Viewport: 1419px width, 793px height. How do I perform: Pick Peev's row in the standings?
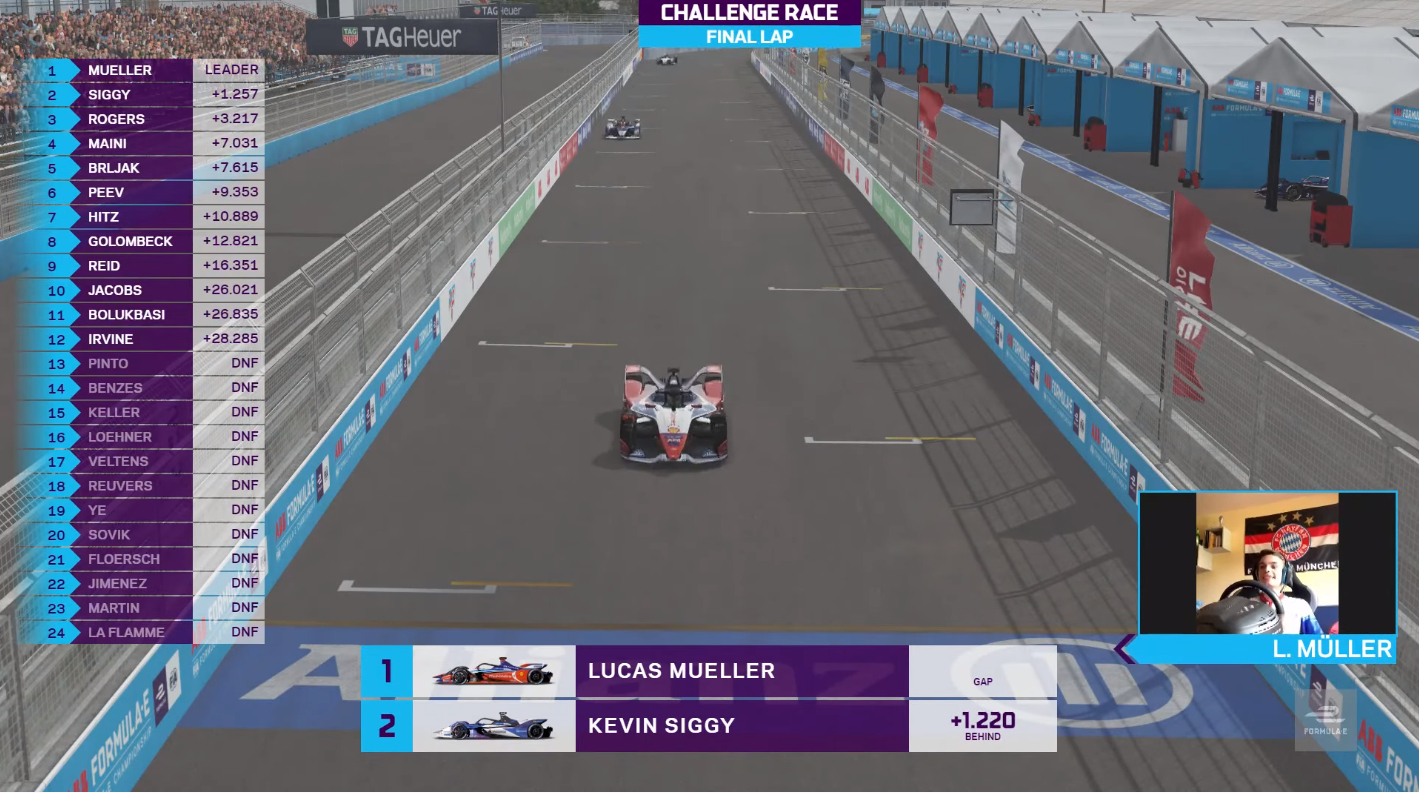click(x=140, y=192)
